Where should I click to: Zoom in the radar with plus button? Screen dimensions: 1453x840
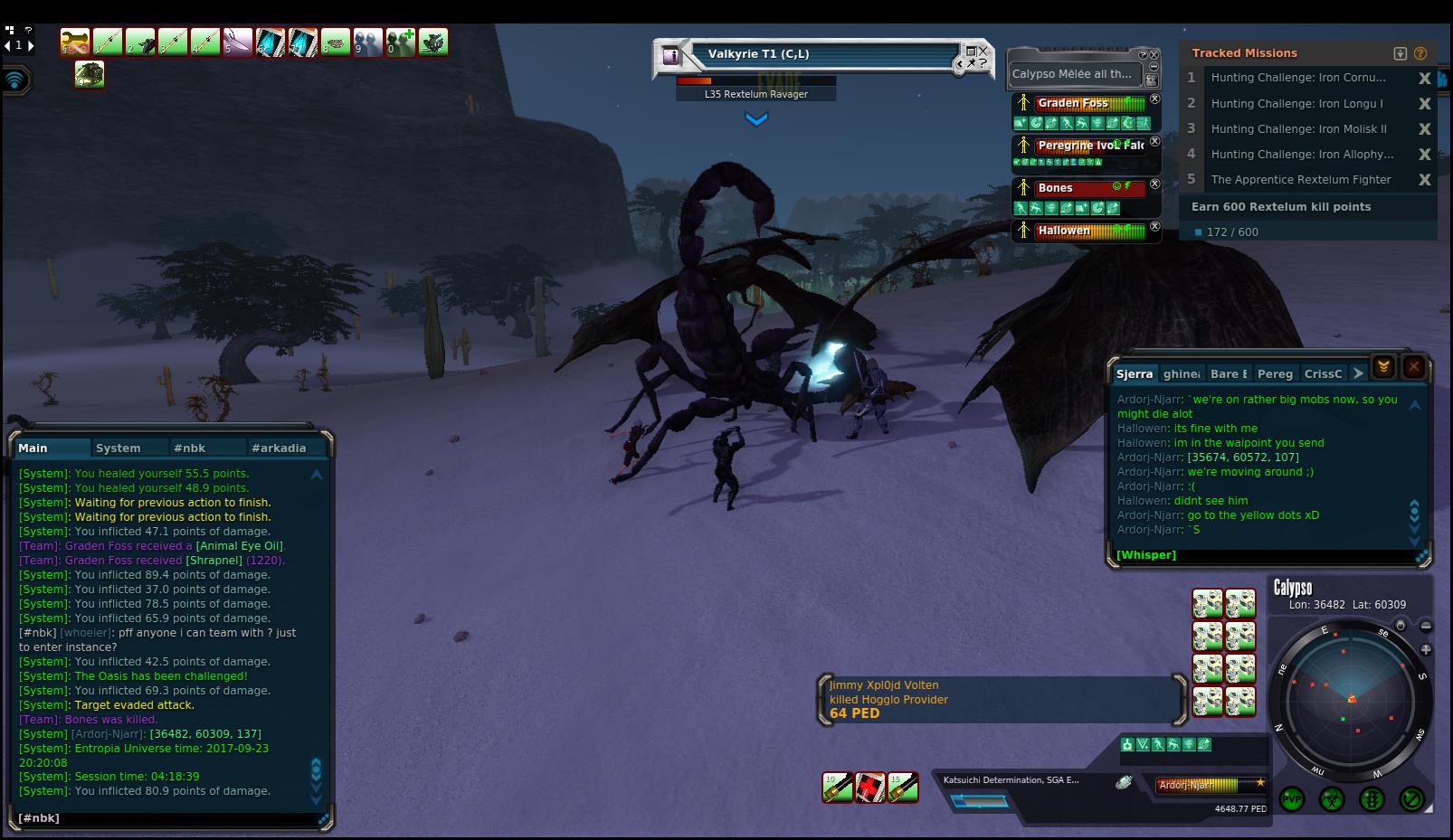[1426, 649]
